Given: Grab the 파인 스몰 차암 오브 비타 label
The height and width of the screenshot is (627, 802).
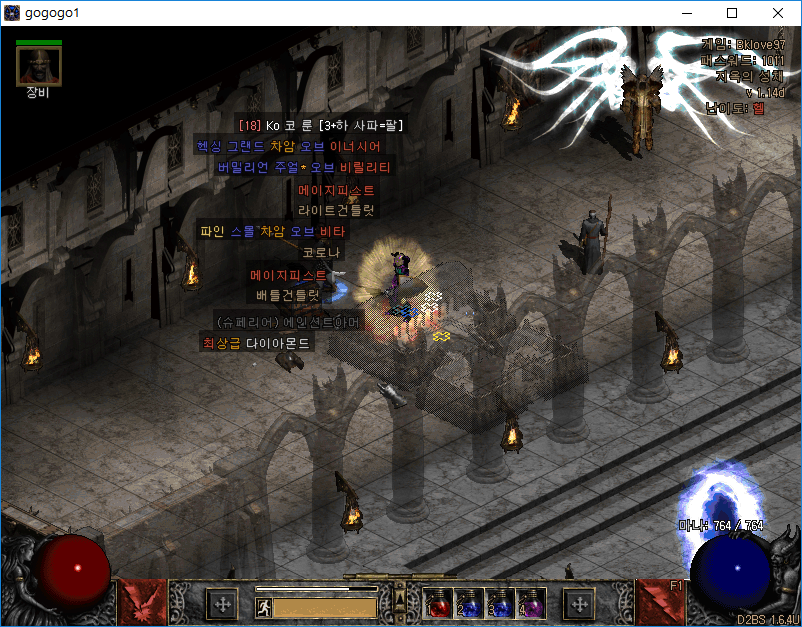Looking at the screenshot, I should 271,231.
